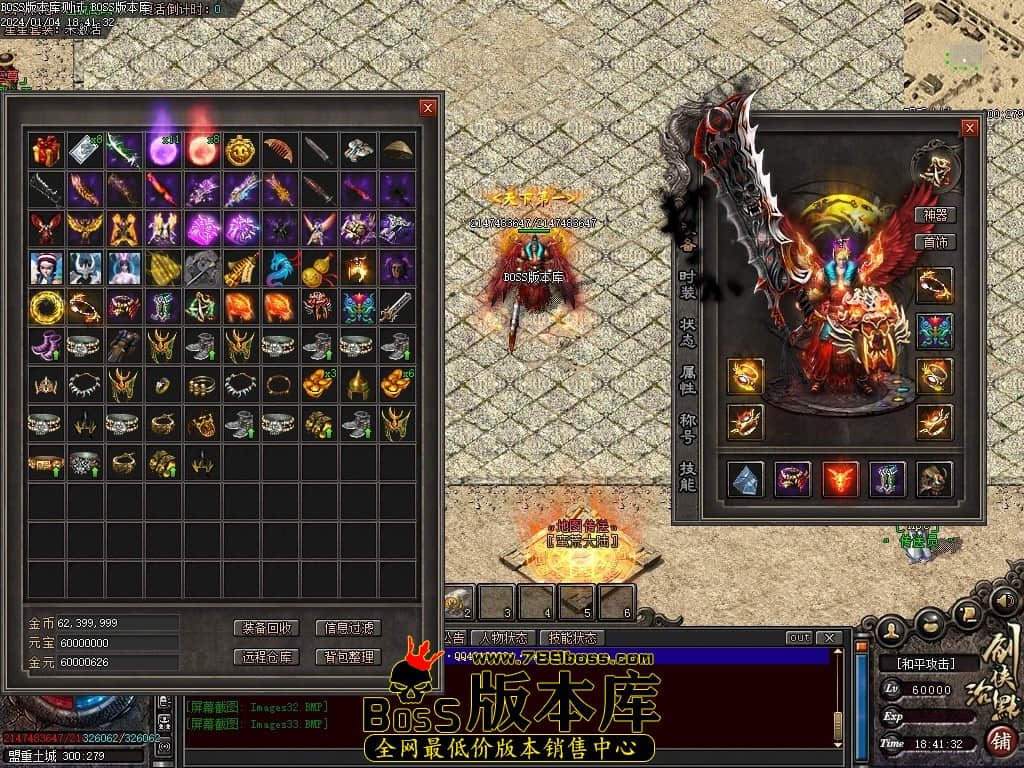This screenshot has width=1024, height=768.
Task: Switch to the 属性 attributes tab
Action: tap(687, 382)
